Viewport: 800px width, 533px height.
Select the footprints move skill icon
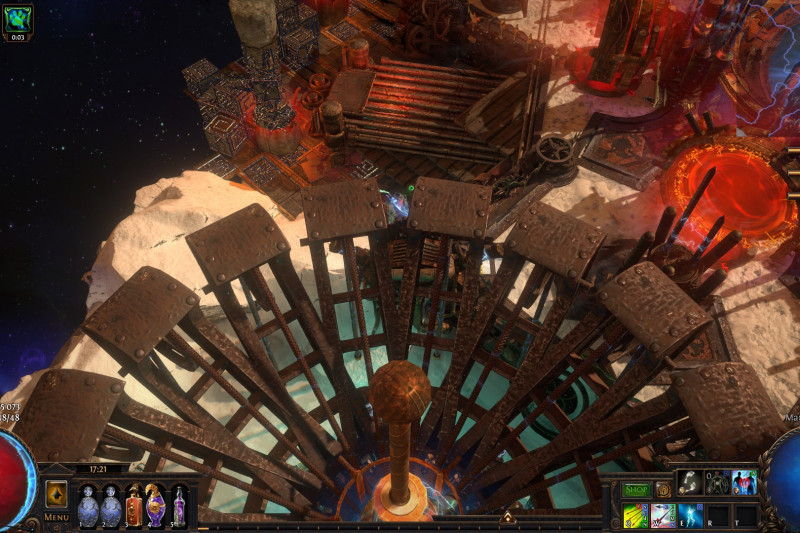(689, 482)
